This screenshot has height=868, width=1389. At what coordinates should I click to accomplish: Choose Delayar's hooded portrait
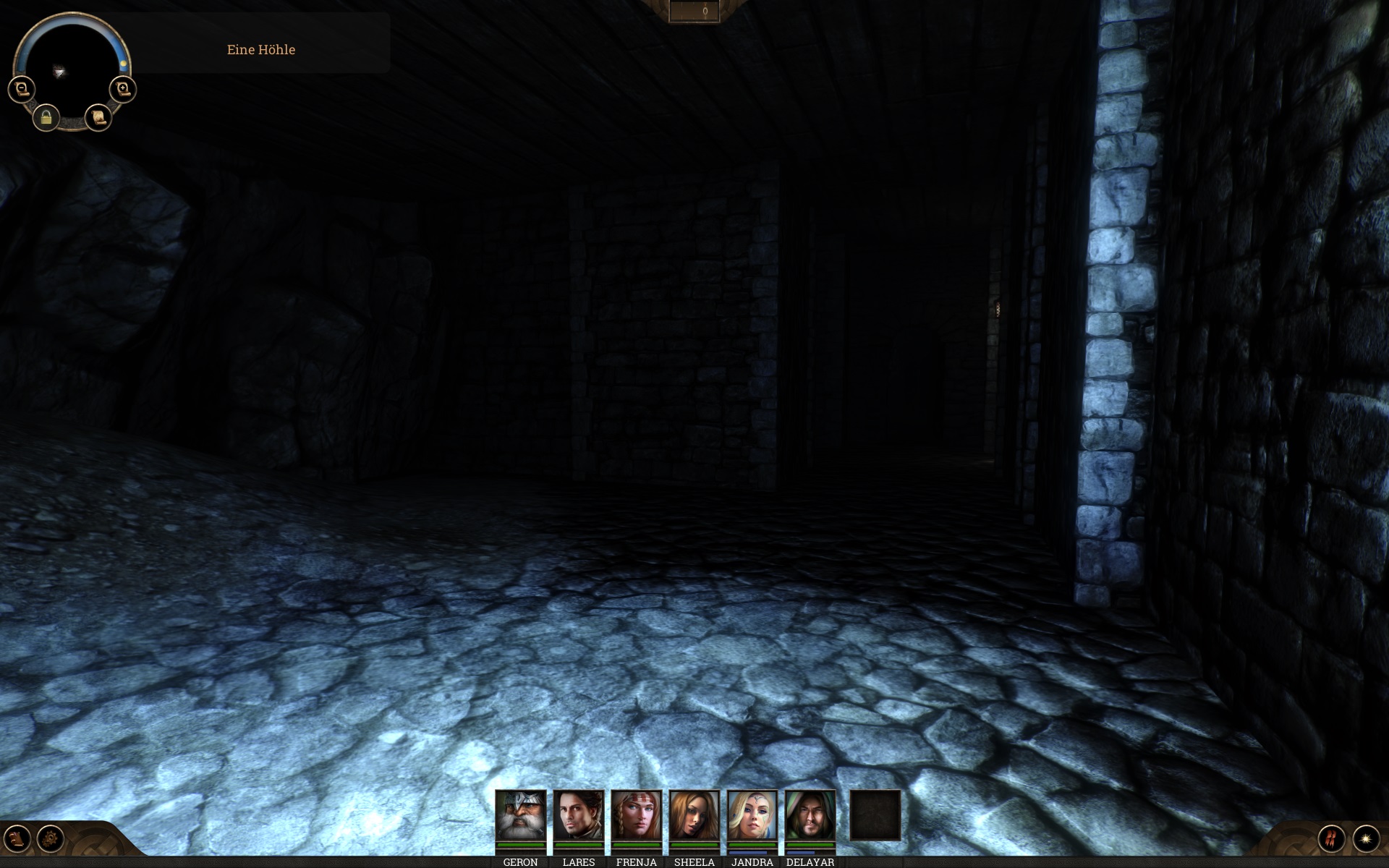click(810, 814)
